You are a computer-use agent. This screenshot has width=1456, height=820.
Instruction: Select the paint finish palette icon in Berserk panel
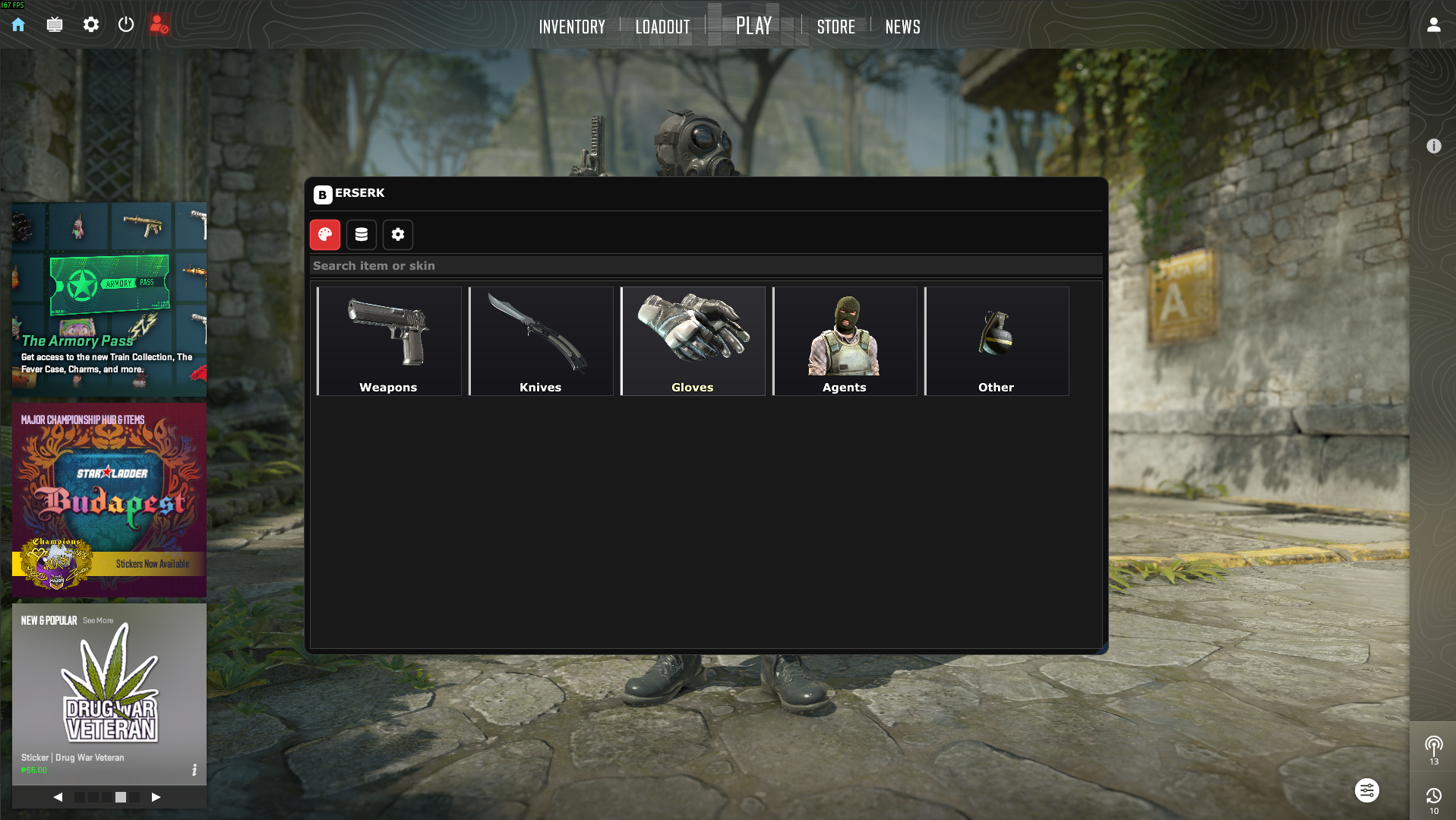324,234
